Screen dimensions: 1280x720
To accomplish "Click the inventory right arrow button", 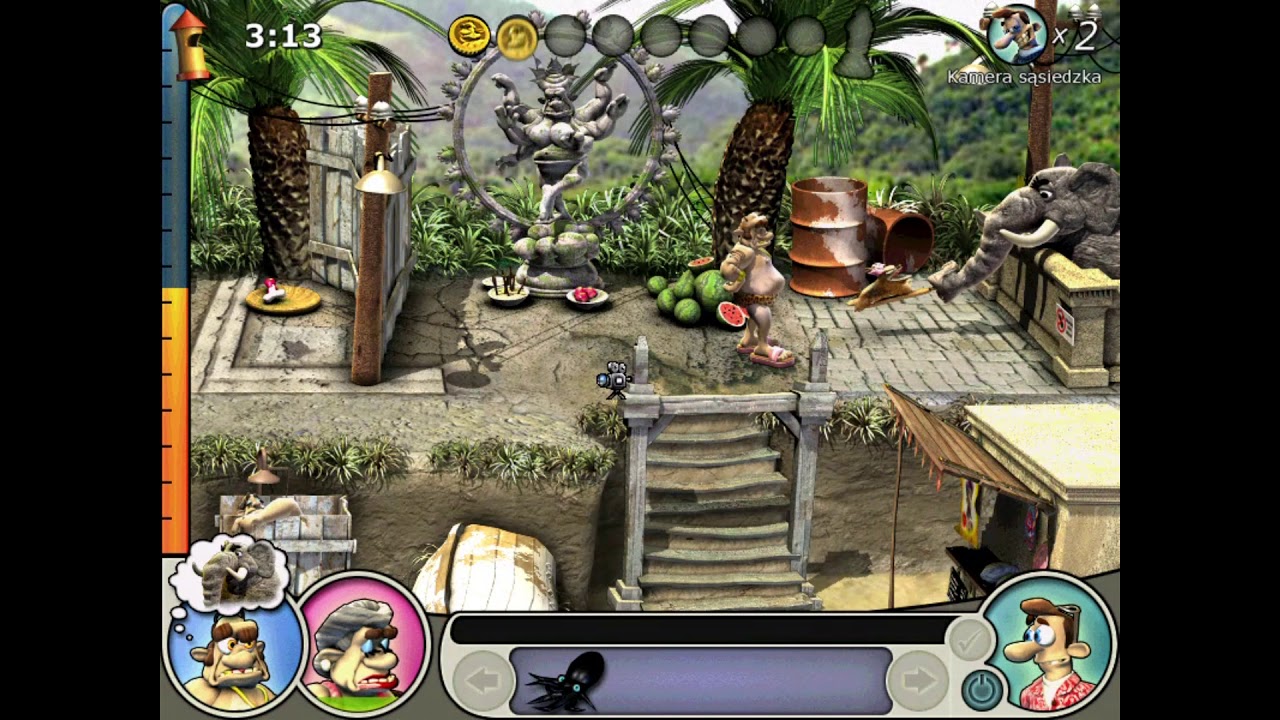I will pos(917,682).
